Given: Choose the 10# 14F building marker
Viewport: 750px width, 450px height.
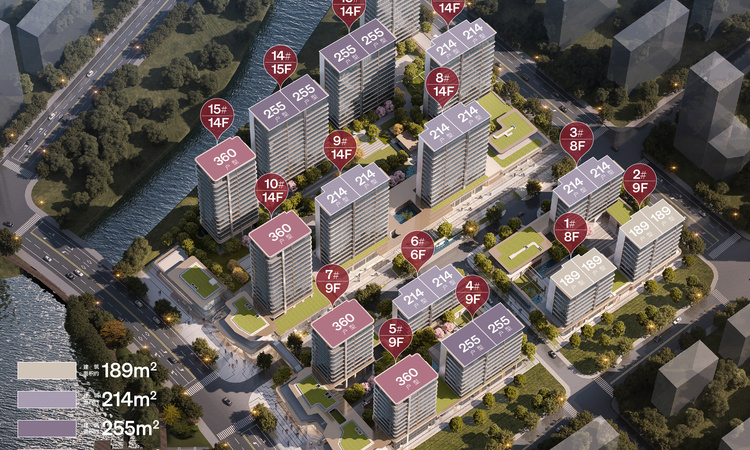Looking at the screenshot, I should 272,190.
